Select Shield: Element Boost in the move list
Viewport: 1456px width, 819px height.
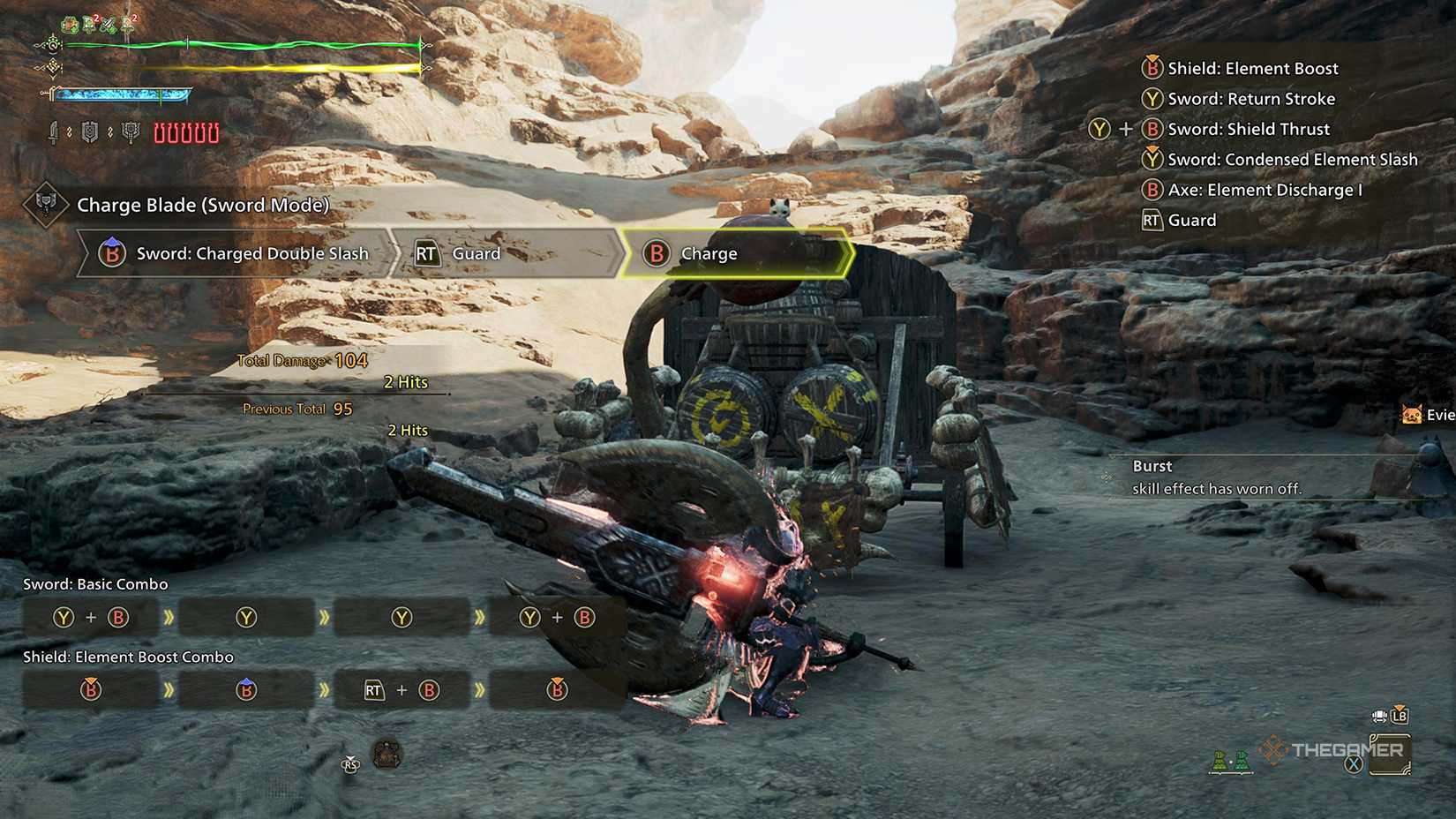coord(1251,69)
